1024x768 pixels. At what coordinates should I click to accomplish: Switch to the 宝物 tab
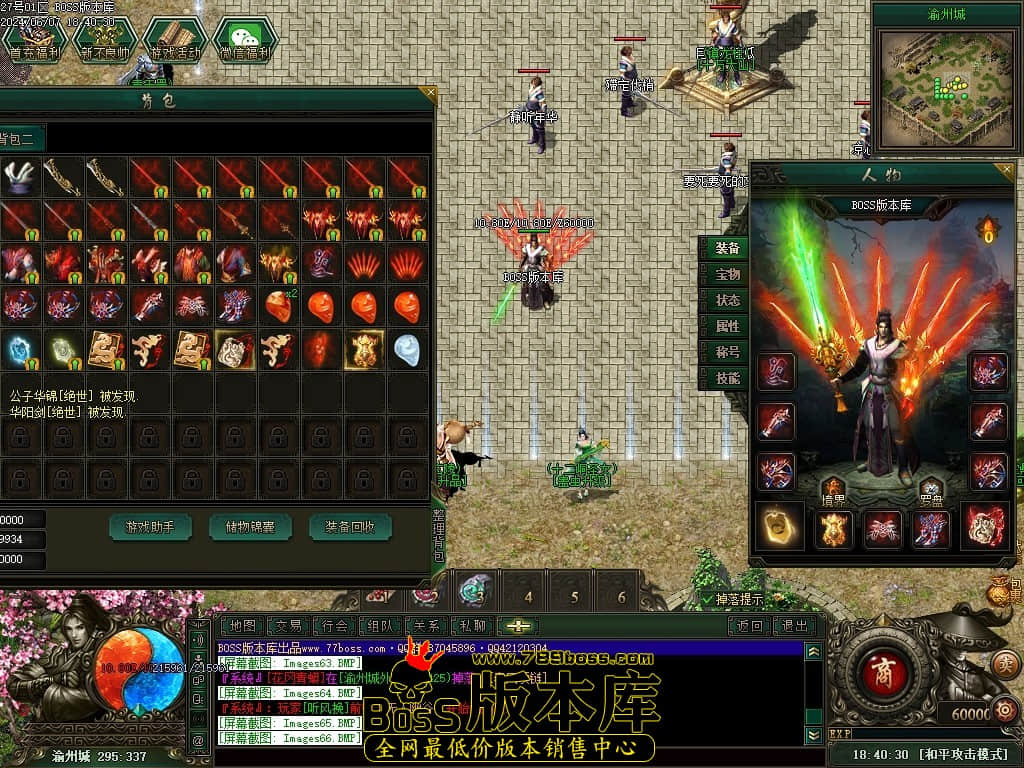point(727,274)
